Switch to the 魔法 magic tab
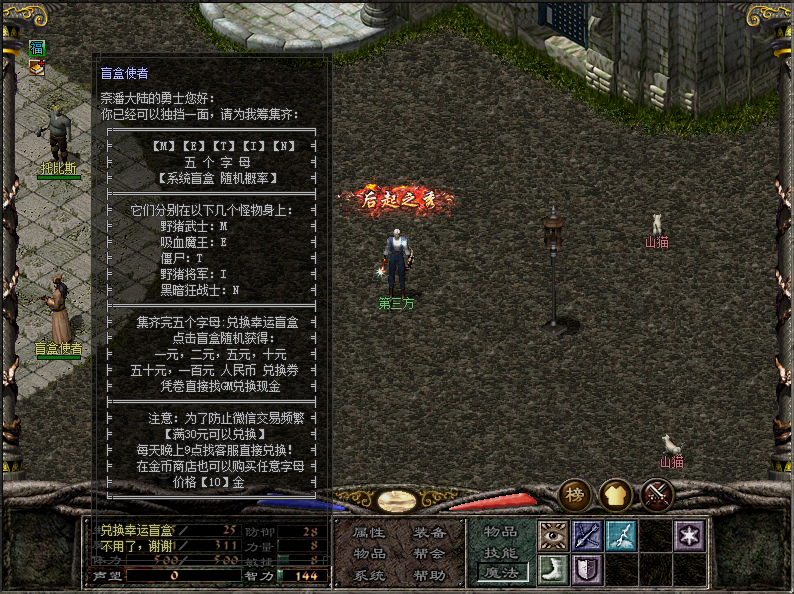The width and height of the screenshot is (794, 594). (x=501, y=572)
